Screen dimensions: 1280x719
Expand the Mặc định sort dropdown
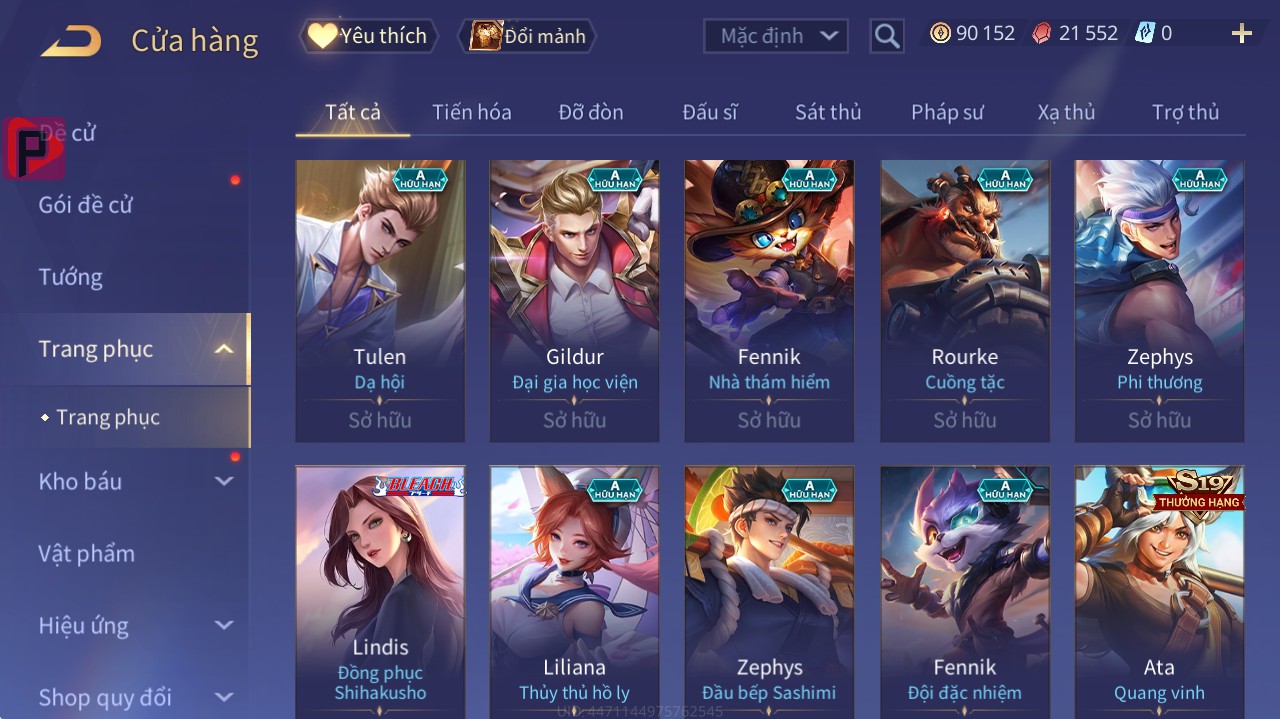pyautogui.click(x=776, y=36)
